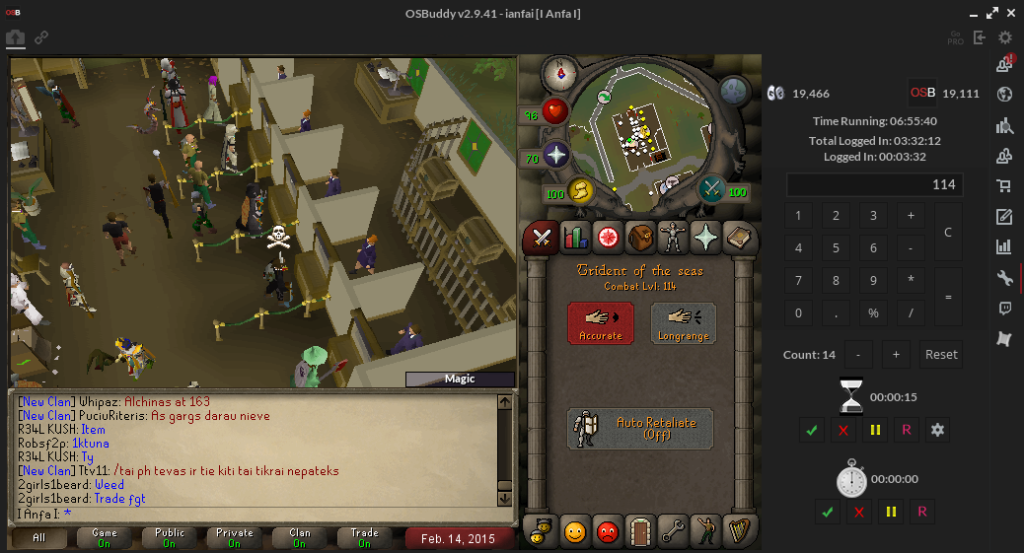Open the worn equipment tab
The image size is (1024, 553).
[673, 237]
